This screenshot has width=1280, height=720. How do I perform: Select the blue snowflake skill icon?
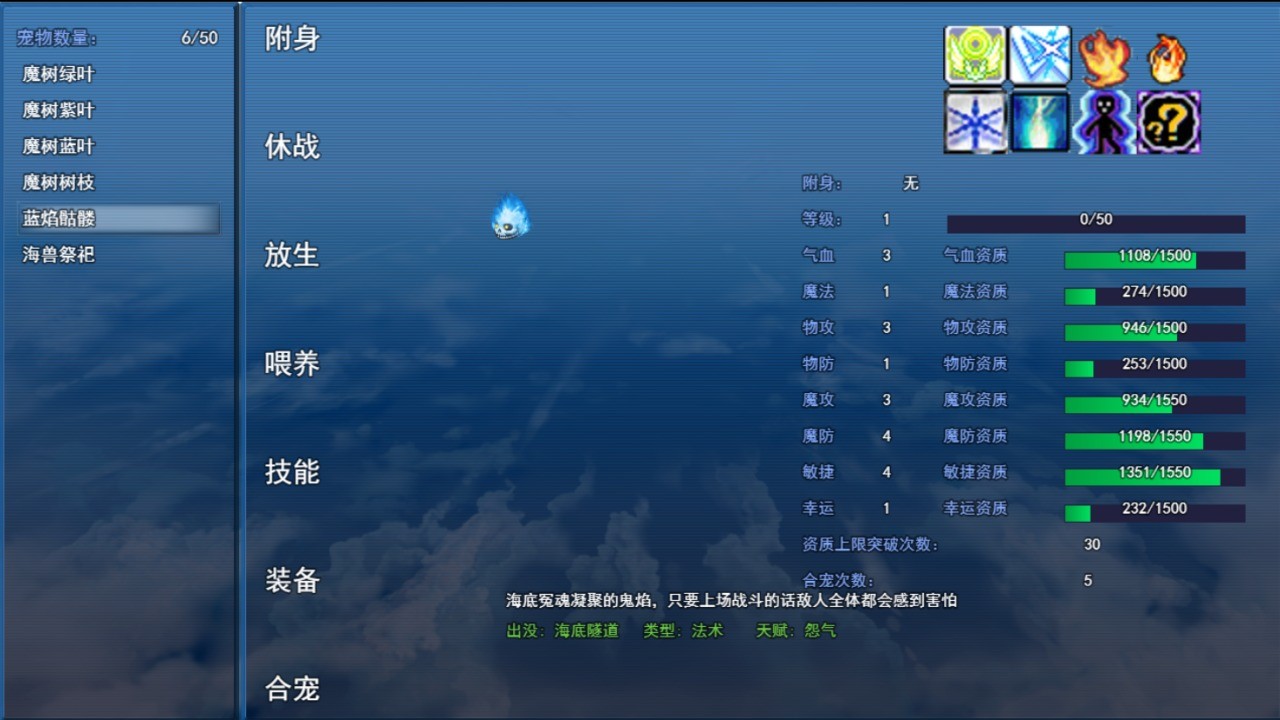pyautogui.click(x=975, y=122)
